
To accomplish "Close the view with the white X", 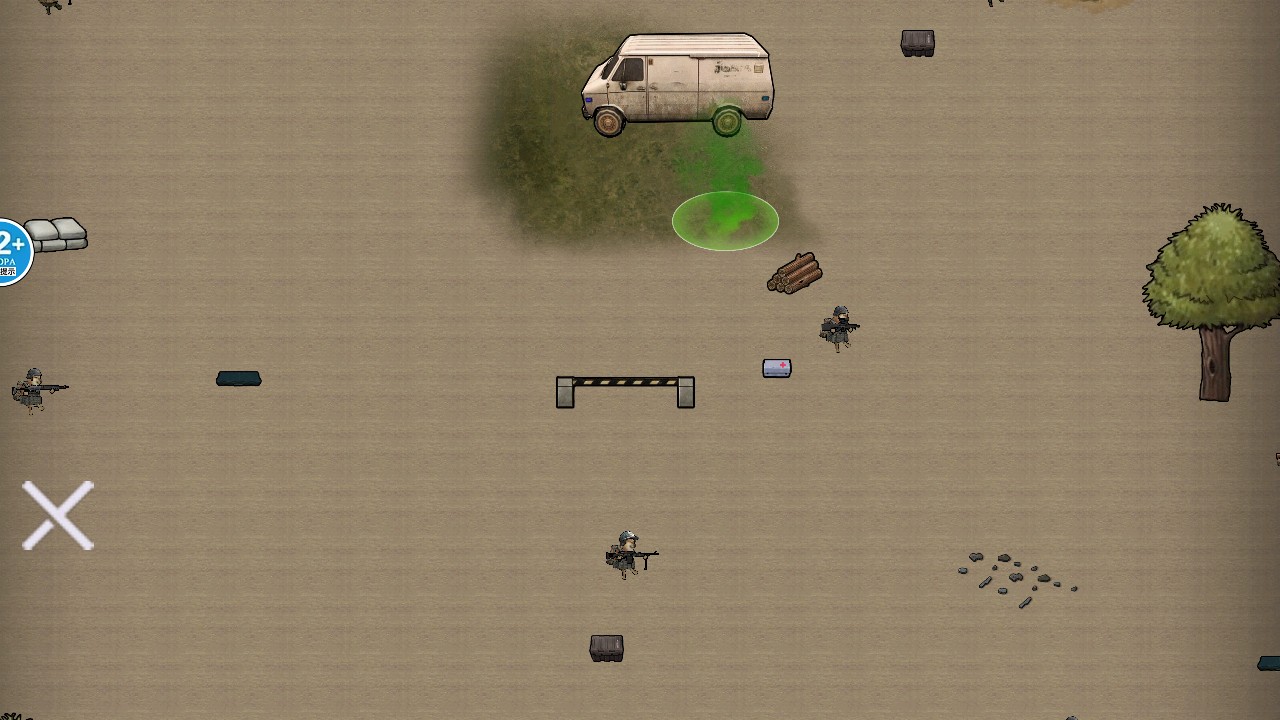I will pyautogui.click(x=58, y=515).
